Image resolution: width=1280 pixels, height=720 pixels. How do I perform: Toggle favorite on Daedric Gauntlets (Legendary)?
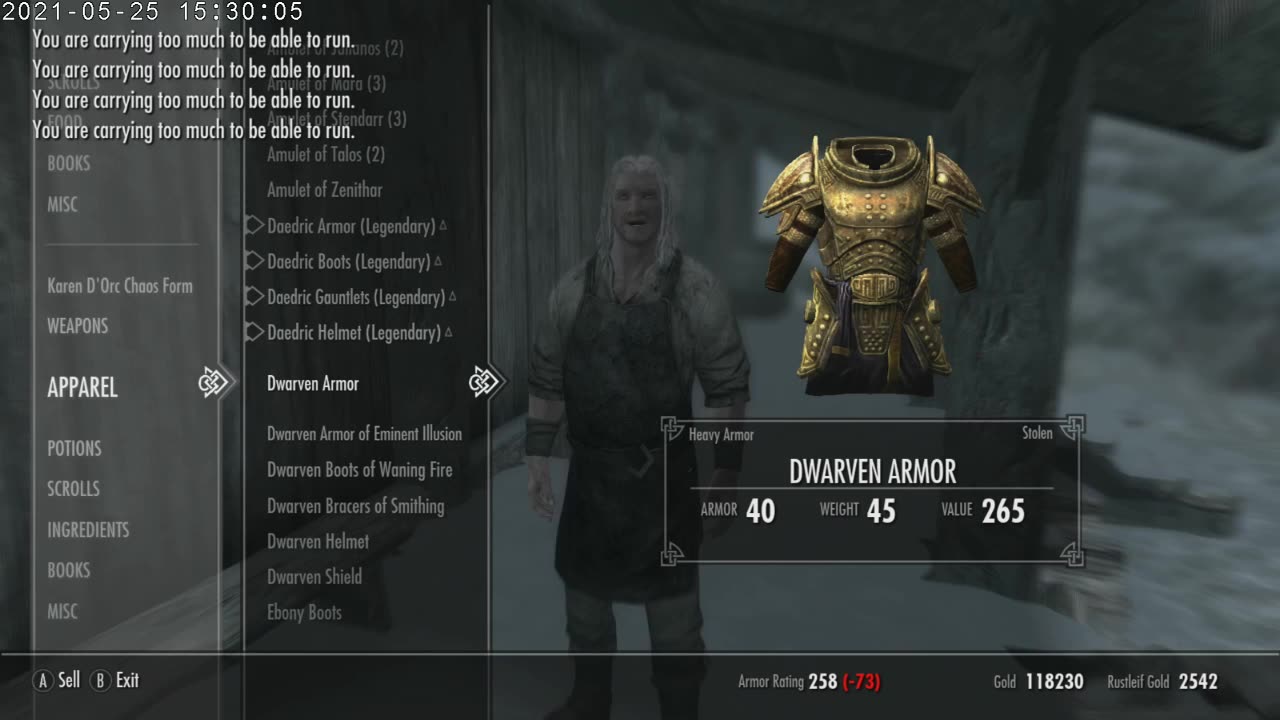click(x=252, y=296)
